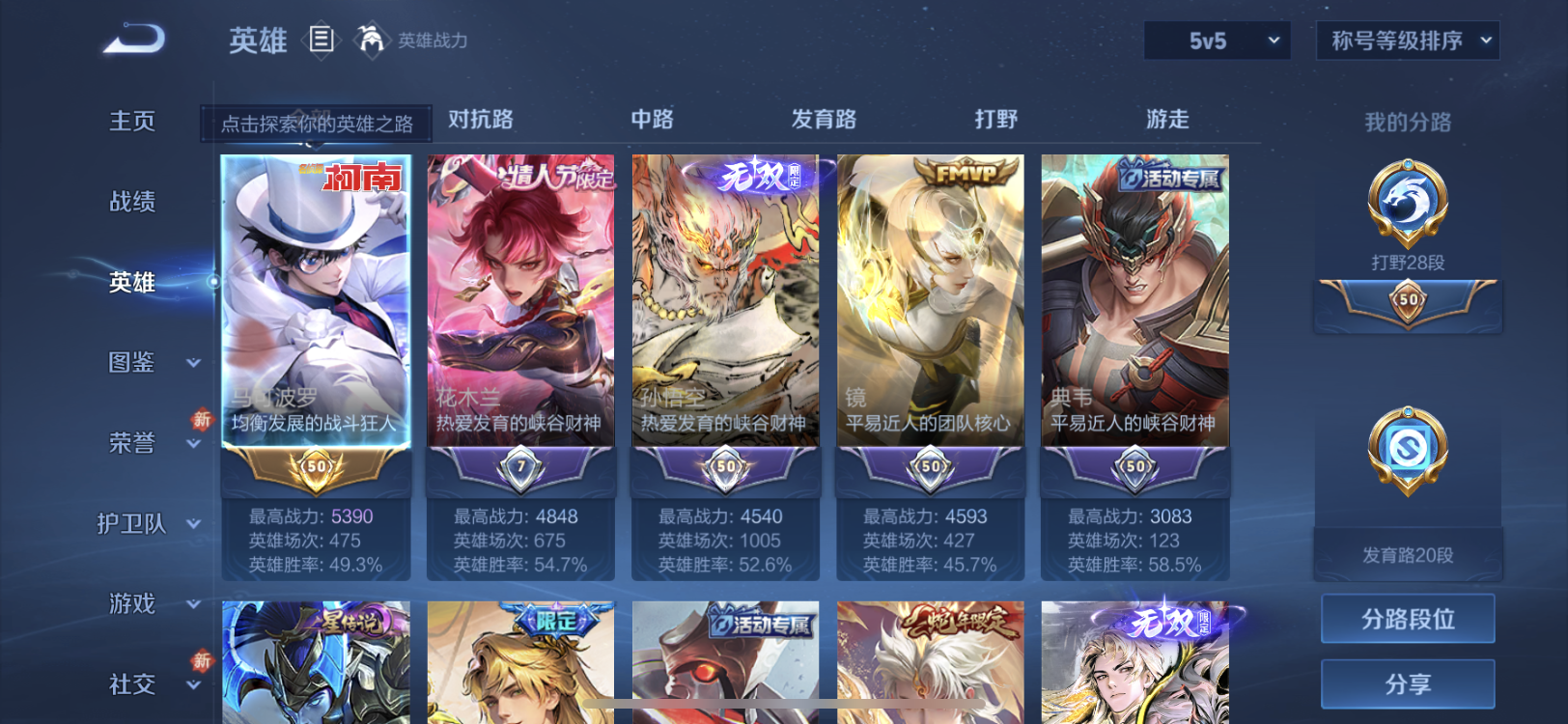Open the hero list icon beside the 英雄 title
1568x724 pixels.
[322, 41]
